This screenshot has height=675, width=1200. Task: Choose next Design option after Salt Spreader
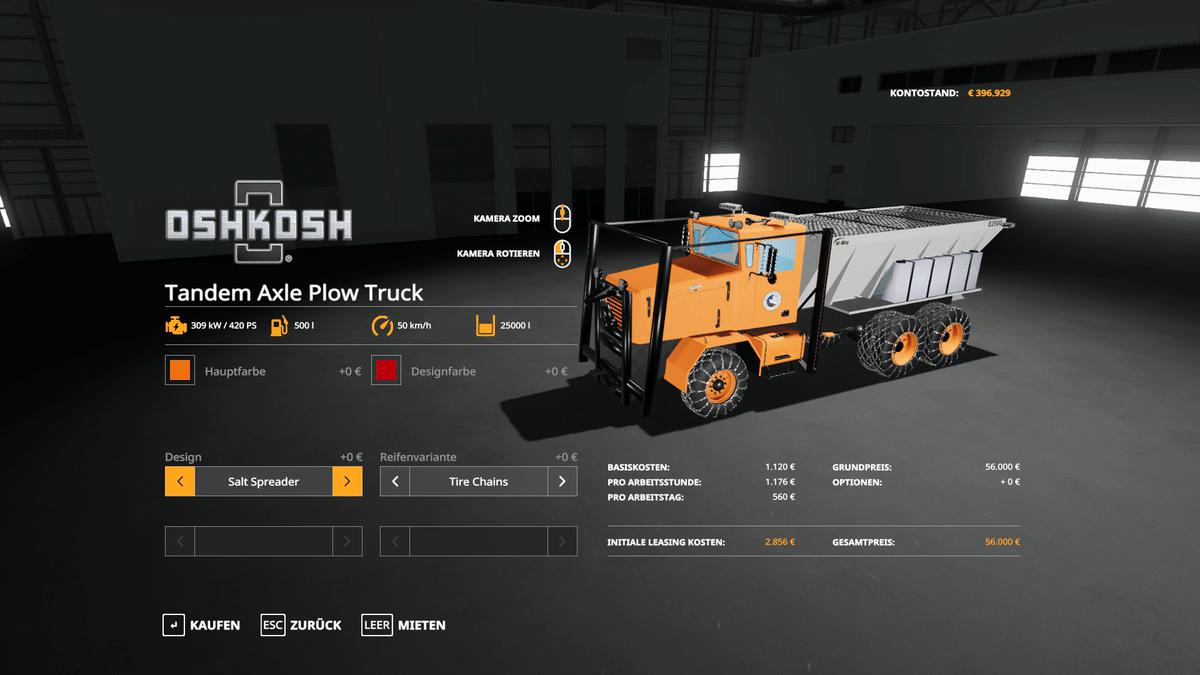click(x=347, y=482)
